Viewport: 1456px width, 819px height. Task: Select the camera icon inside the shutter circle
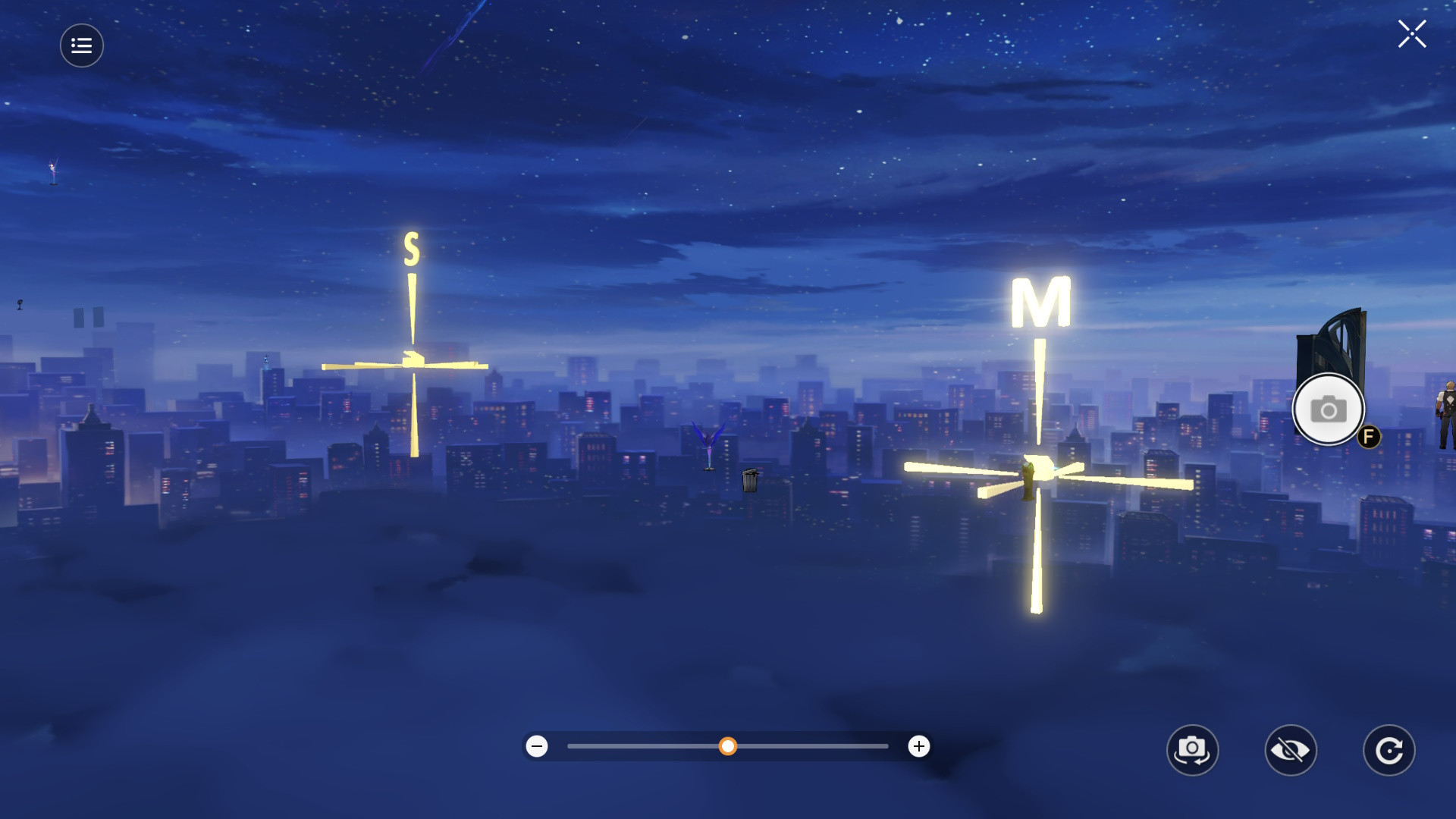1328,409
